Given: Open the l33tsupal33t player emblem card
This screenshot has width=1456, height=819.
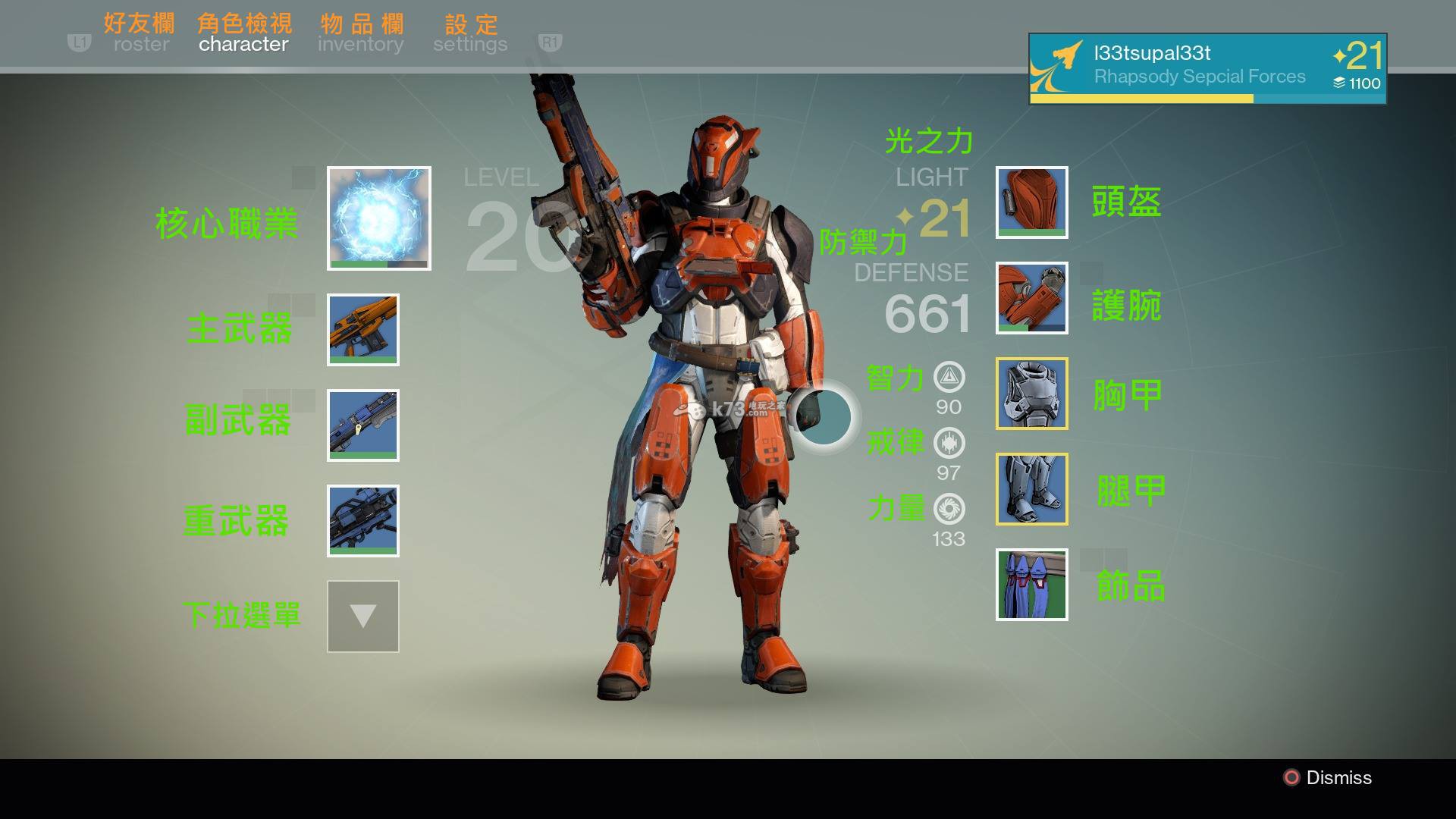Looking at the screenshot, I should [x=1207, y=68].
